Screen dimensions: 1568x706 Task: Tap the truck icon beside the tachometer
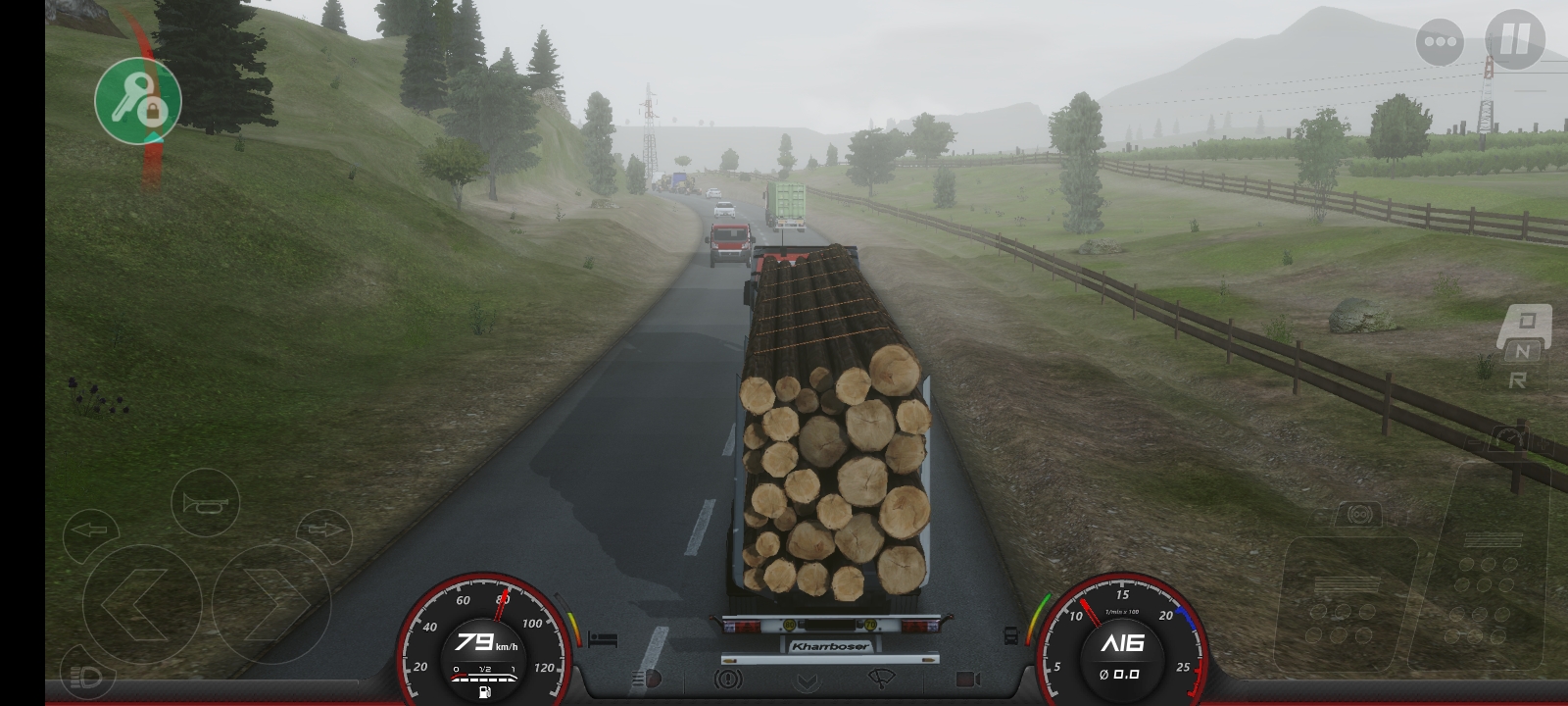pyautogui.click(x=1011, y=635)
